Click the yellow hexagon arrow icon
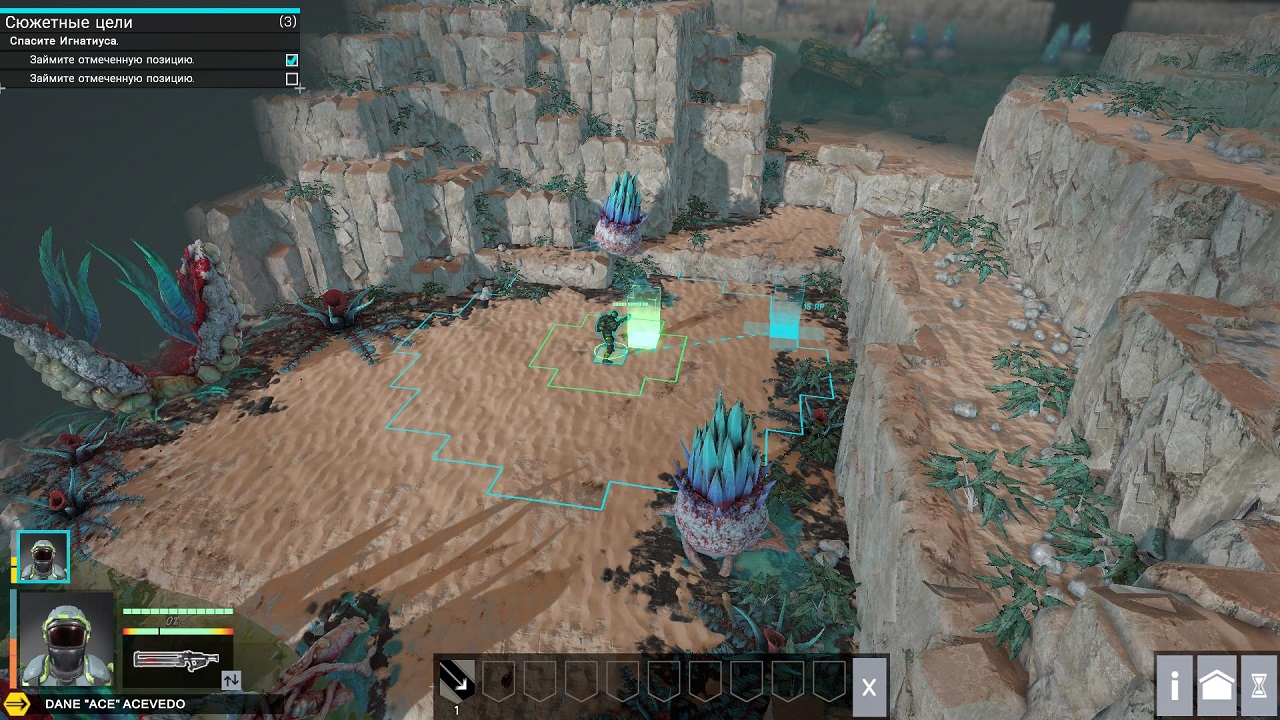 pos(17,704)
